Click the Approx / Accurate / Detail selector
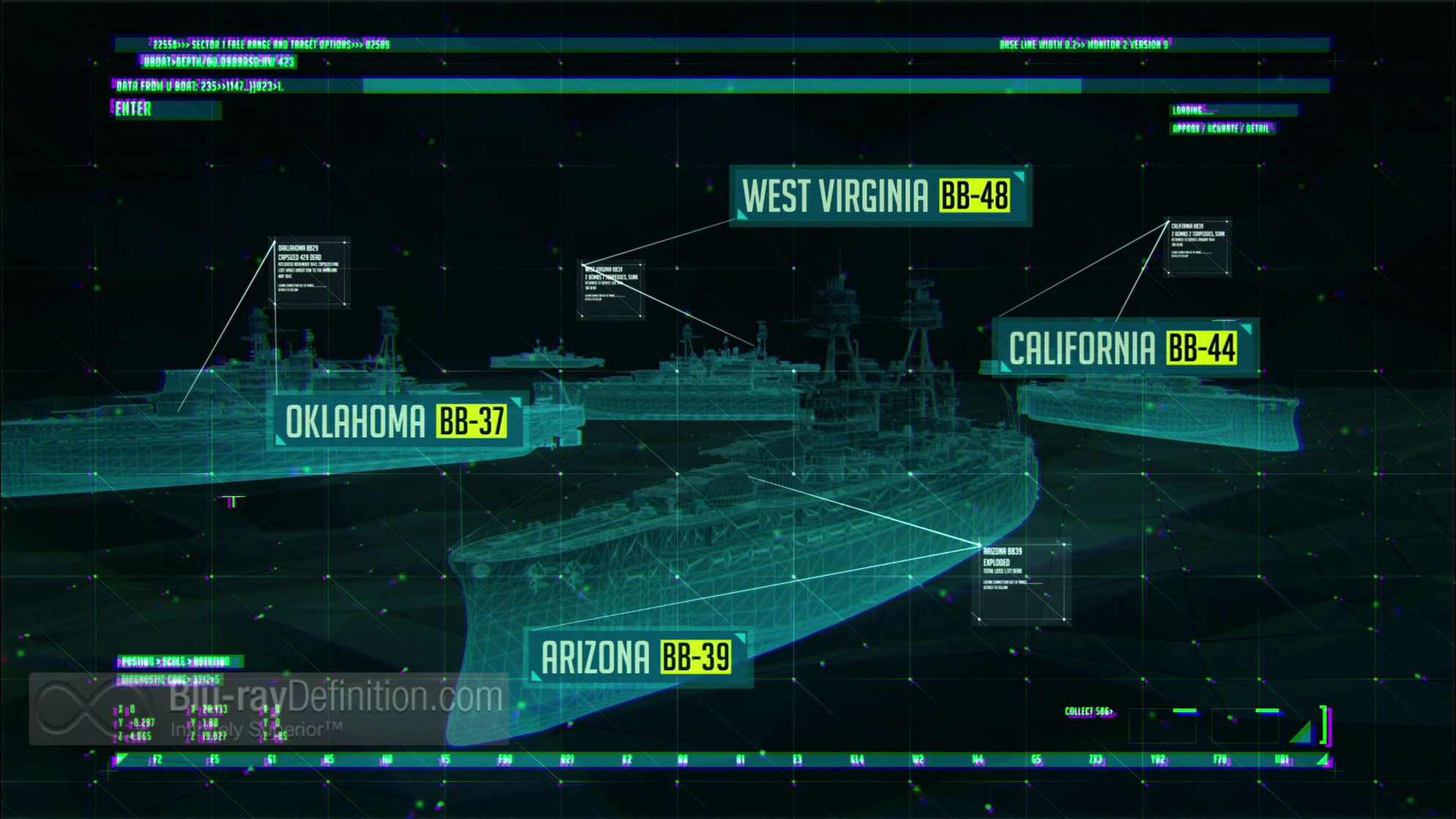This screenshot has height=819, width=1456. 1221,129
